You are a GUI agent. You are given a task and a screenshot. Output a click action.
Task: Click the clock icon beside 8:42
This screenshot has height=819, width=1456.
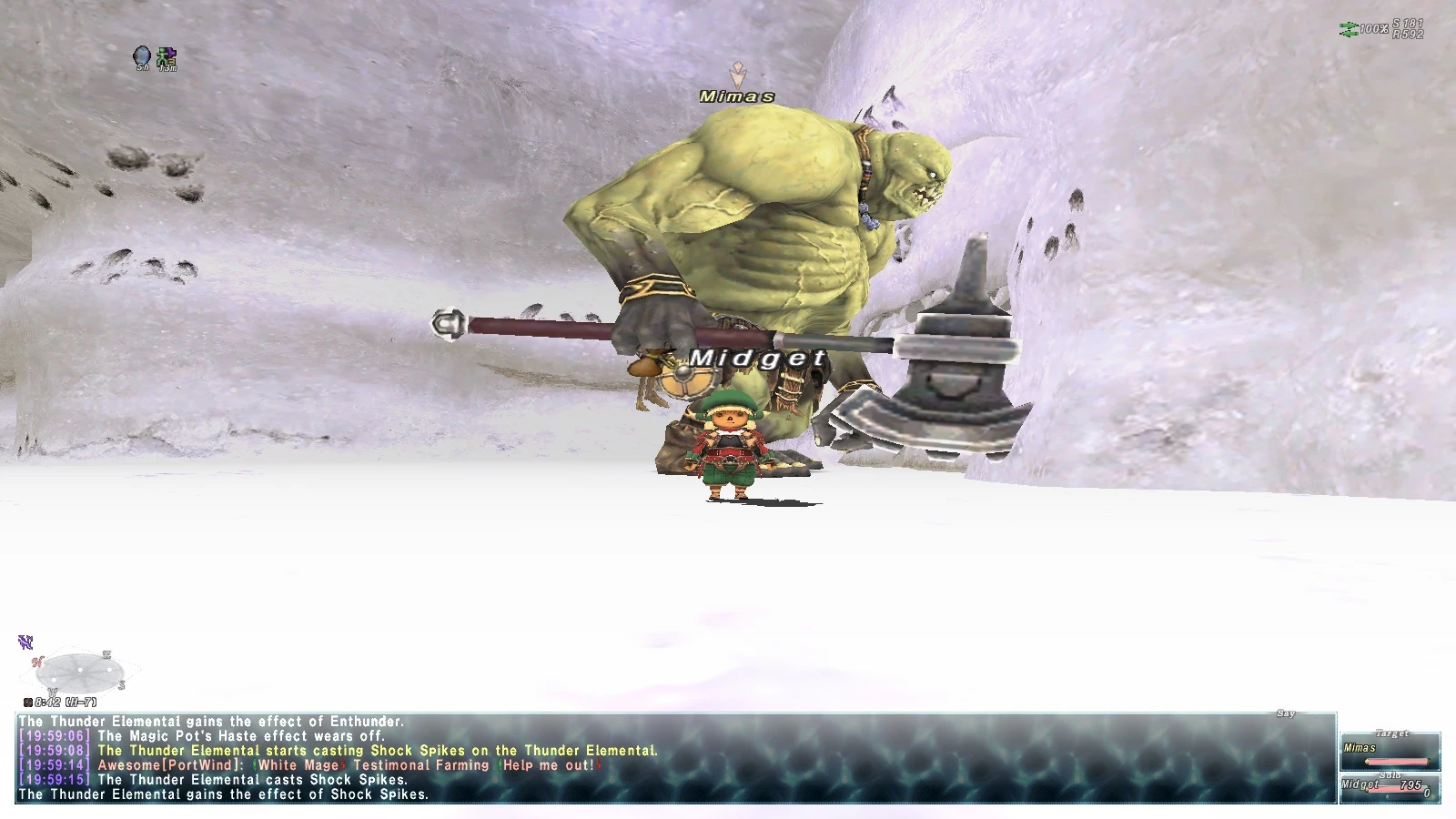point(27,702)
